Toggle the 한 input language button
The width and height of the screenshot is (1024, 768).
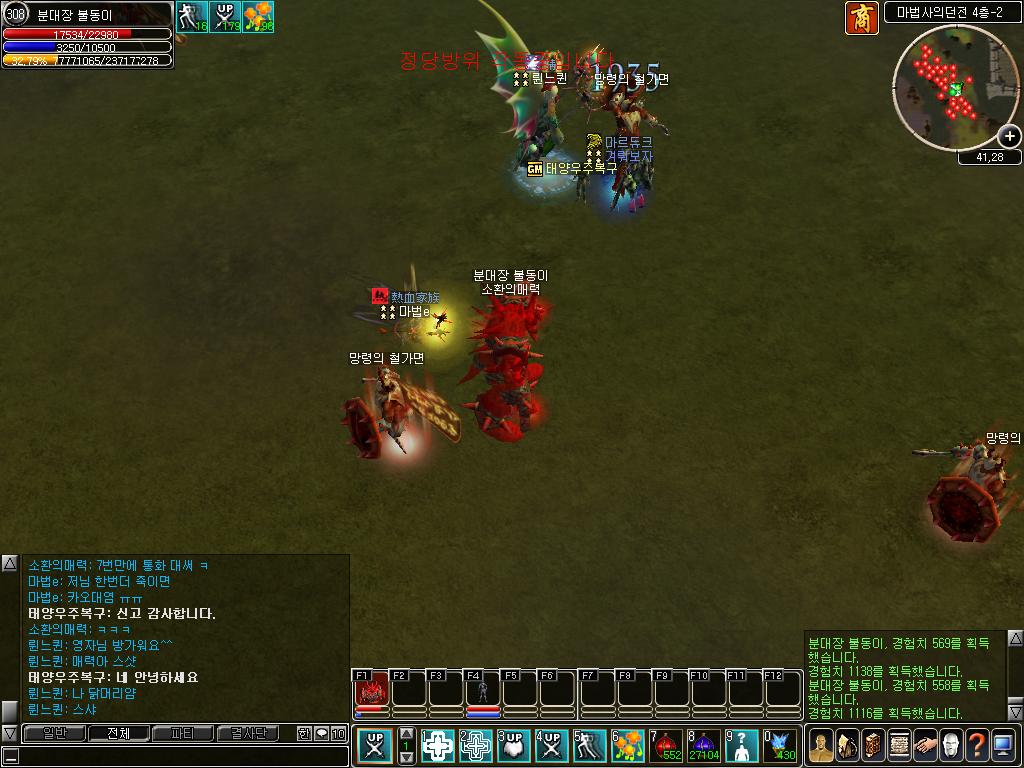click(x=304, y=733)
